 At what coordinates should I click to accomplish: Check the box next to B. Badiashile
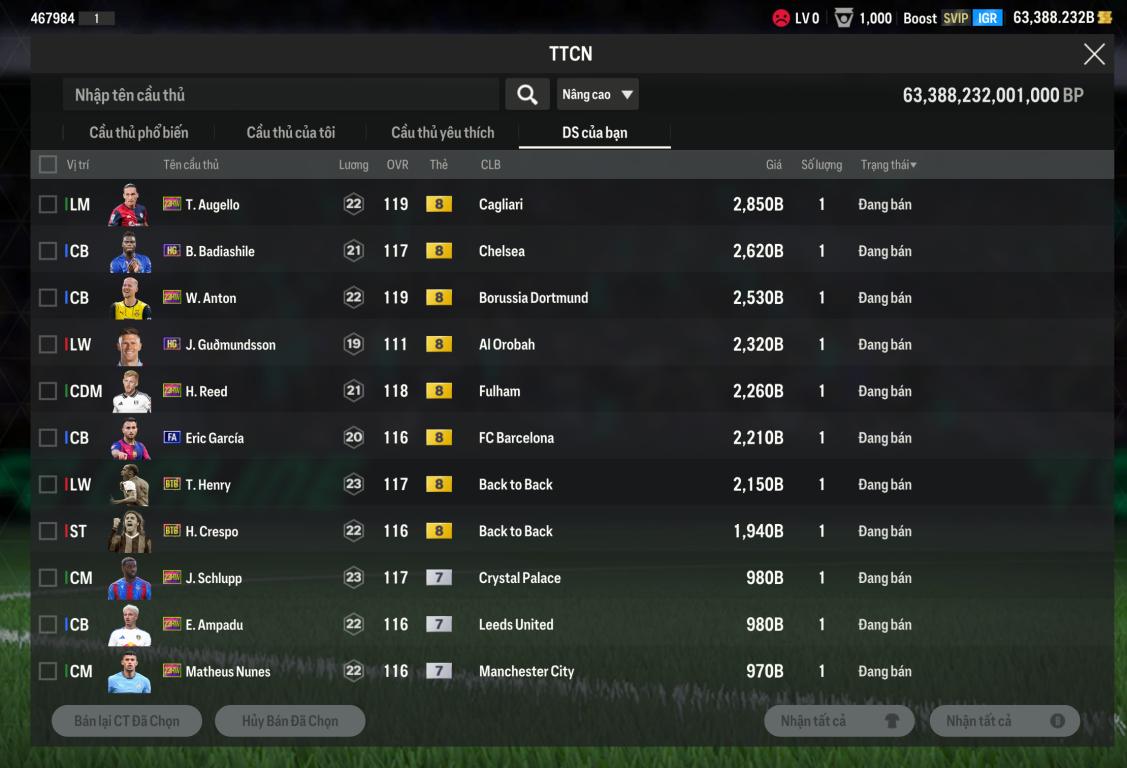48,251
